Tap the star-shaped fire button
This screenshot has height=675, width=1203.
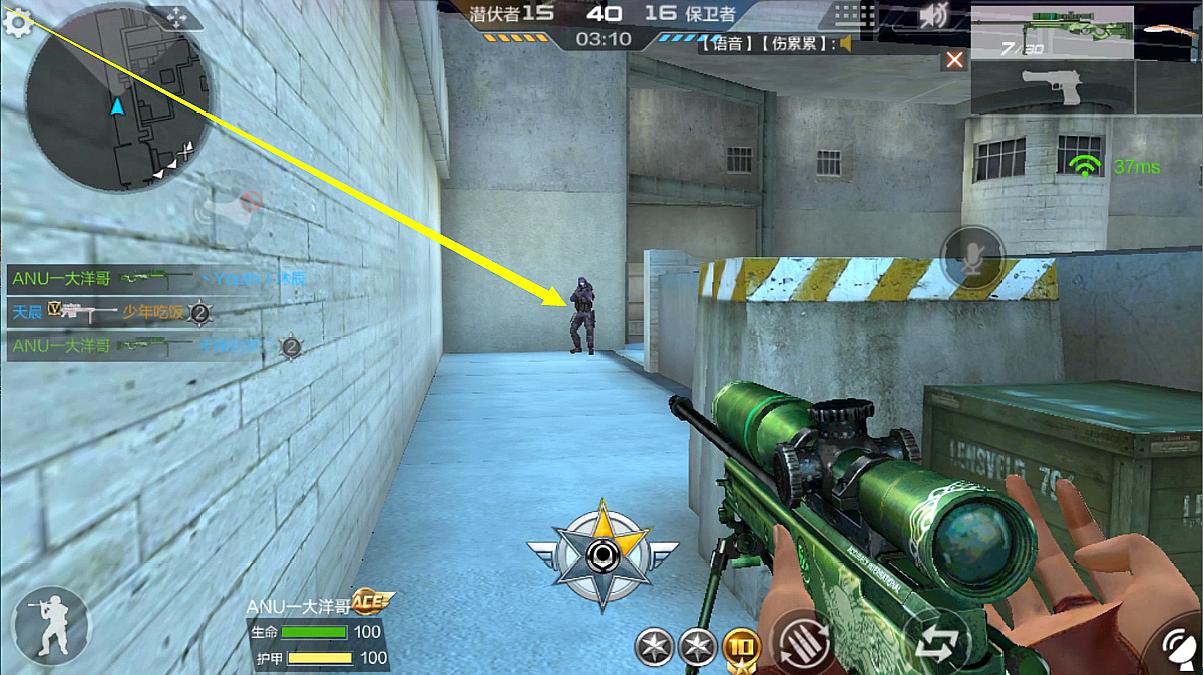[601, 555]
